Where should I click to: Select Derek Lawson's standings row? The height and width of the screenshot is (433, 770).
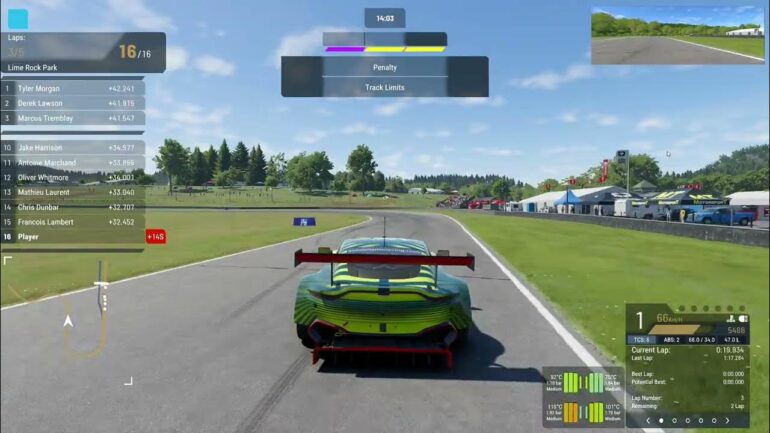tap(70, 103)
